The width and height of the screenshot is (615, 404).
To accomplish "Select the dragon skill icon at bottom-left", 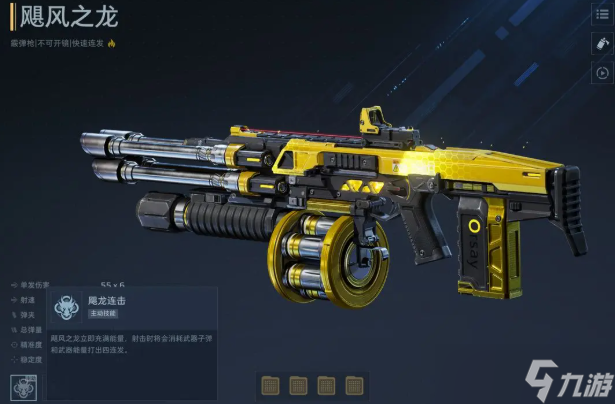I will pyautogui.click(x=24, y=385).
